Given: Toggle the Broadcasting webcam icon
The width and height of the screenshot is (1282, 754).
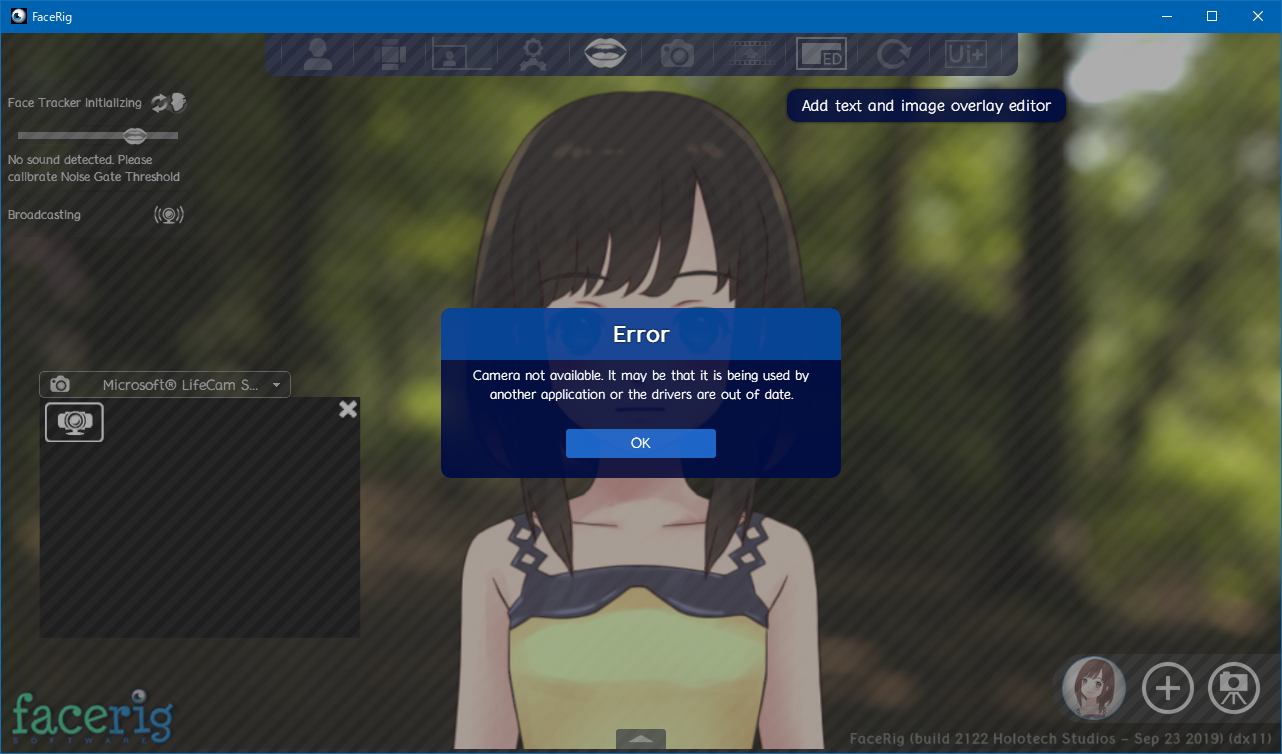Looking at the screenshot, I should tap(169, 215).
